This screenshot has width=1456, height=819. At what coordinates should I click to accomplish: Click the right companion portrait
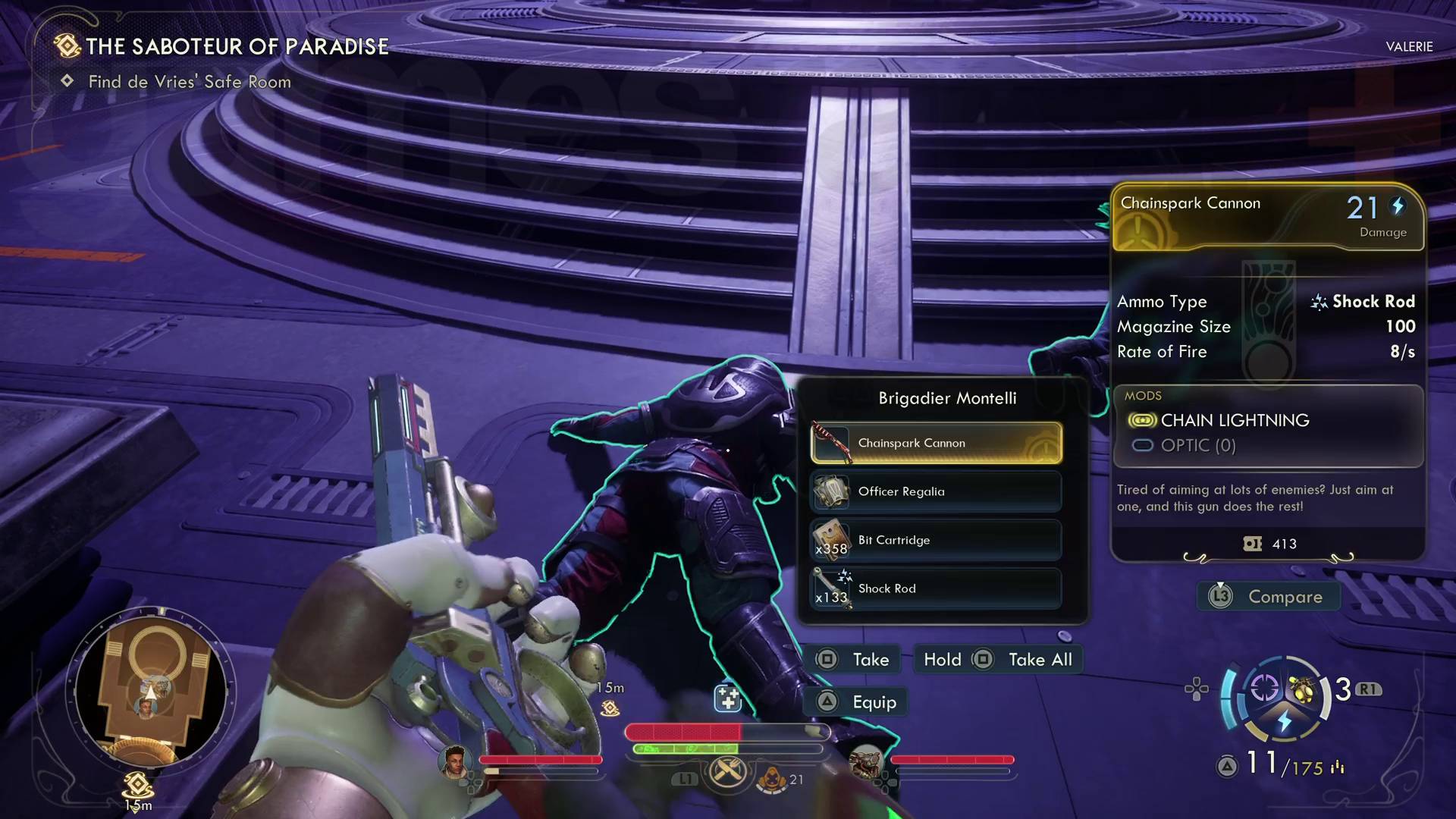tap(865, 762)
